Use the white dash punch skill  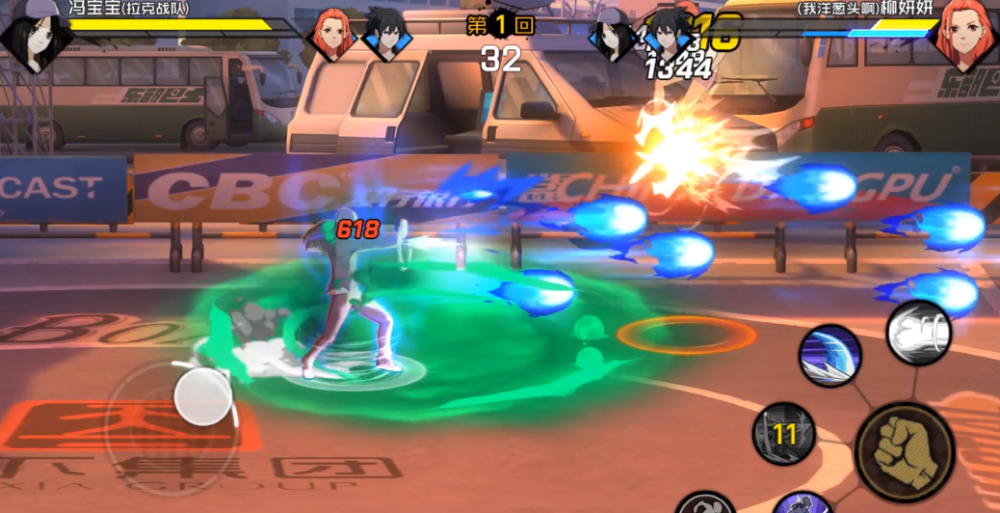[x=918, y=332]
